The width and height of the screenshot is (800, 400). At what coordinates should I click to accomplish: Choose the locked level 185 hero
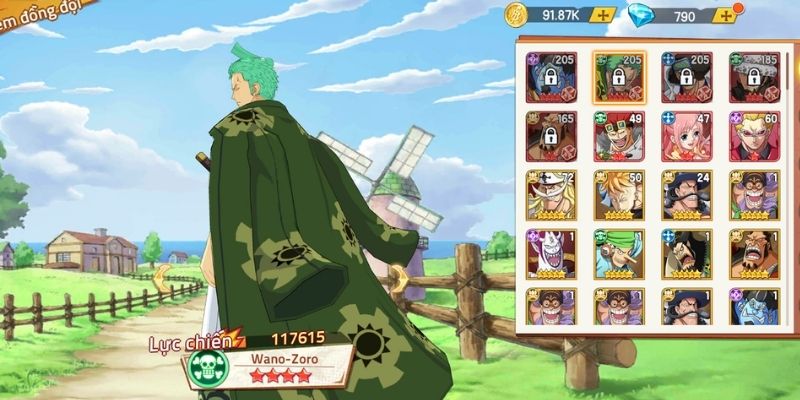pos(755,77)
